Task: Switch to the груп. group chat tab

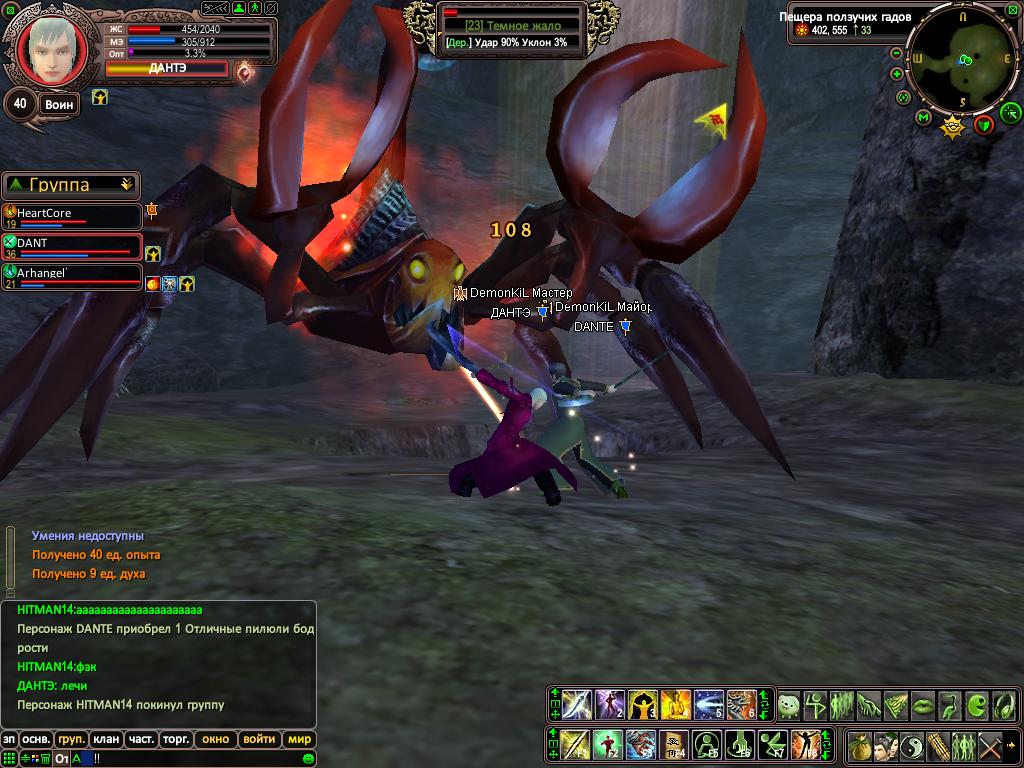Action: tap(71, 740)
